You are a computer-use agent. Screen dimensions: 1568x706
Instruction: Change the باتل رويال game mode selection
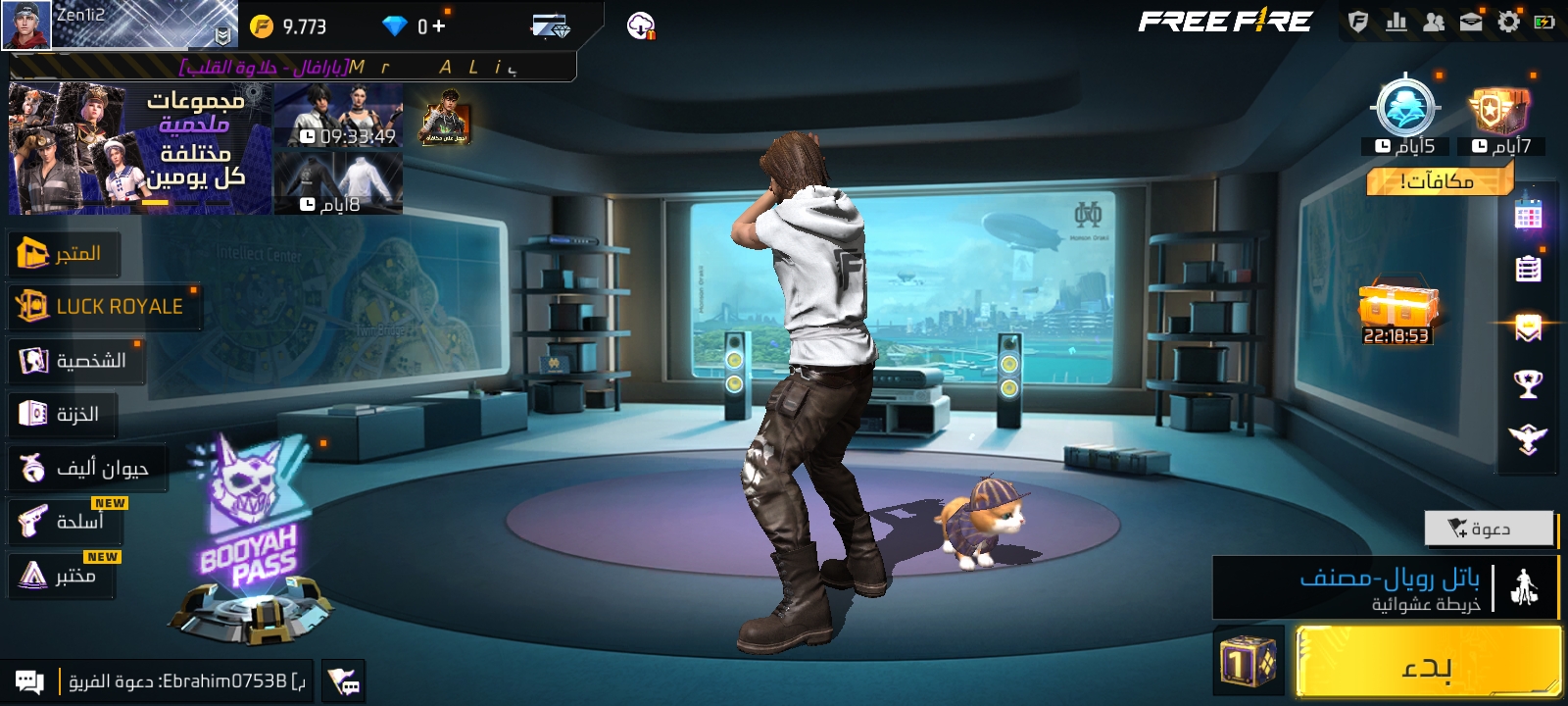(1384, 588)
